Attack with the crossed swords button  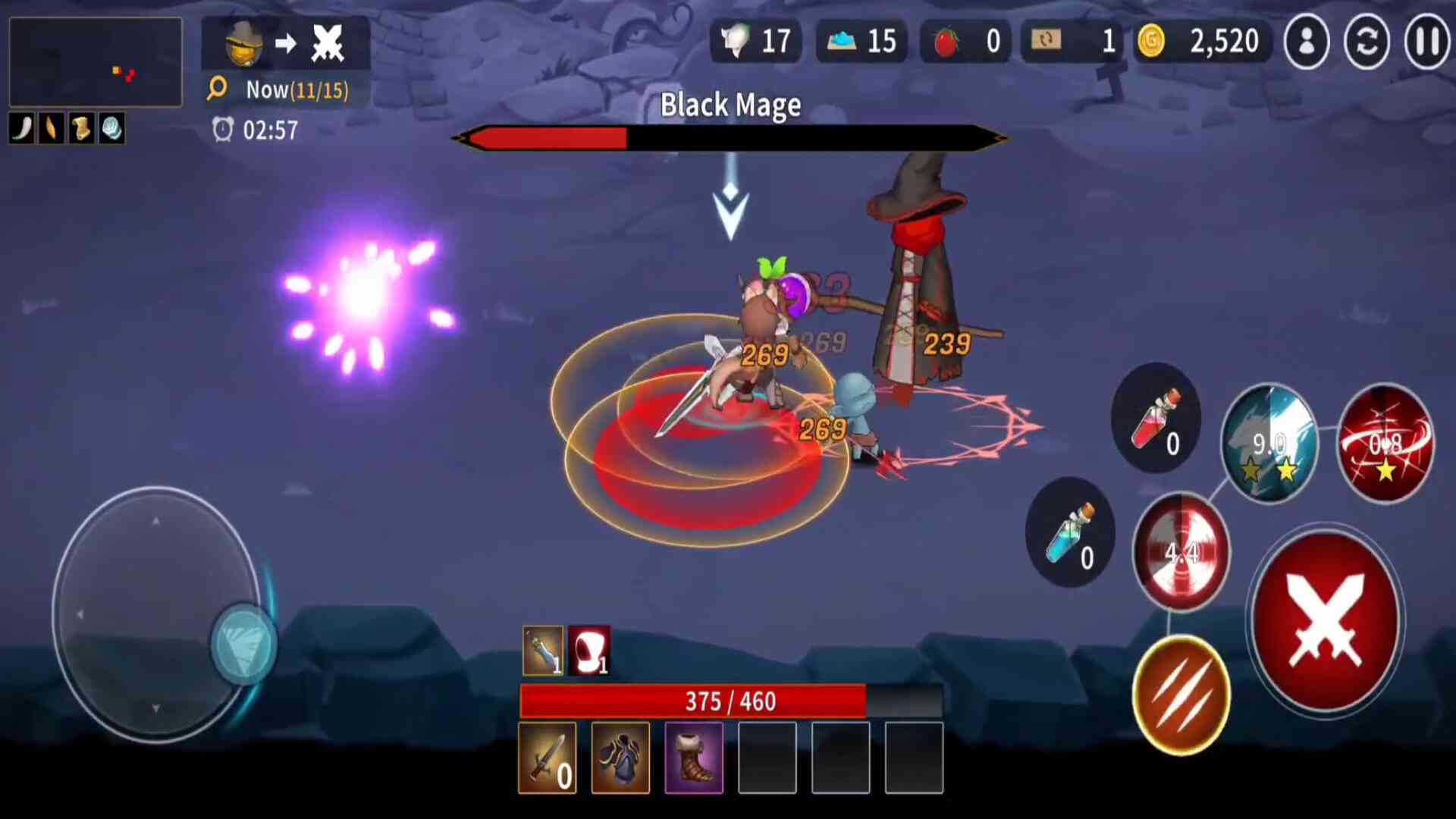pos(1326,621)
